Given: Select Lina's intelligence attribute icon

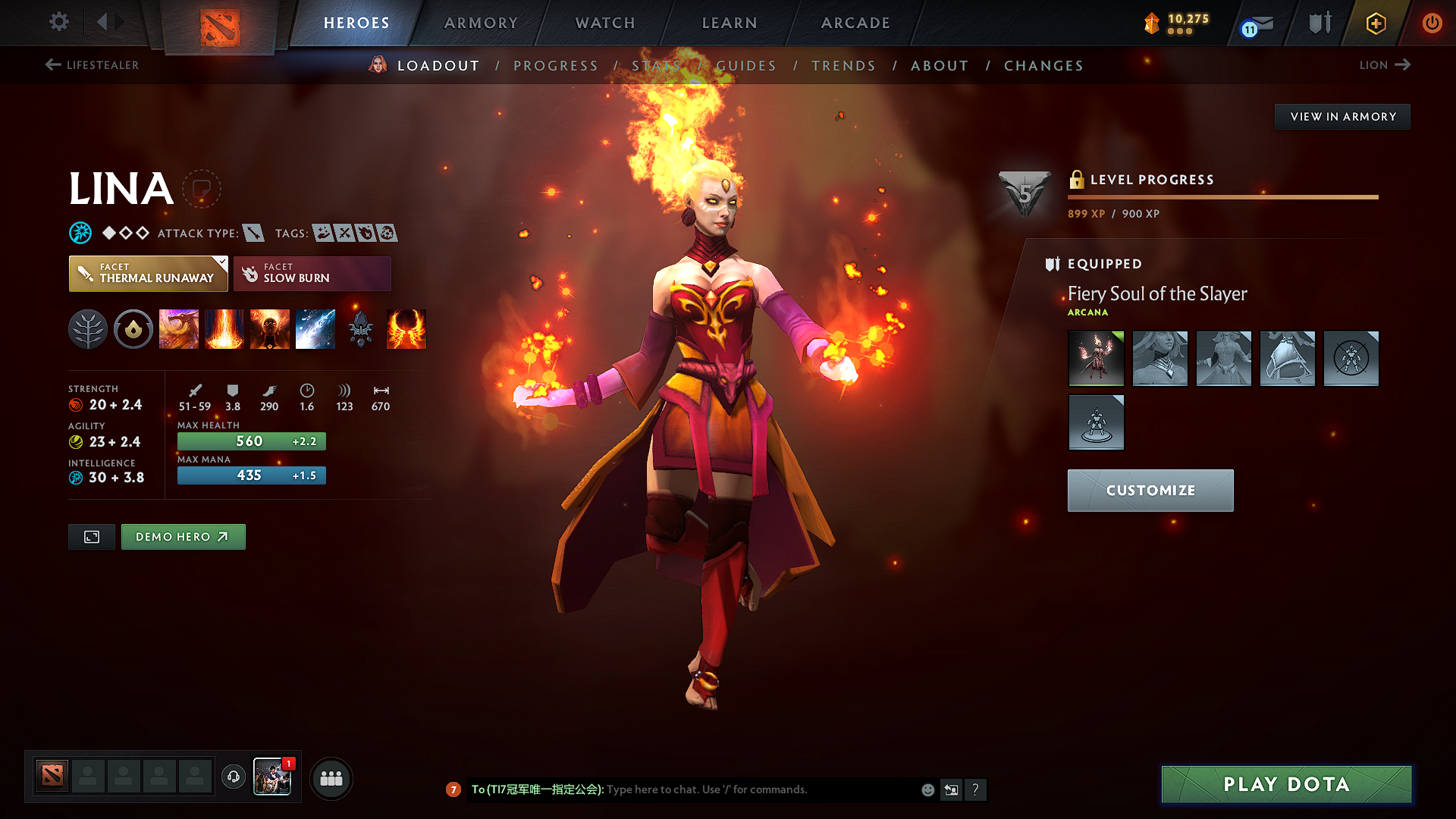Looking at the screenshot, I should click(x=75, y=478).
